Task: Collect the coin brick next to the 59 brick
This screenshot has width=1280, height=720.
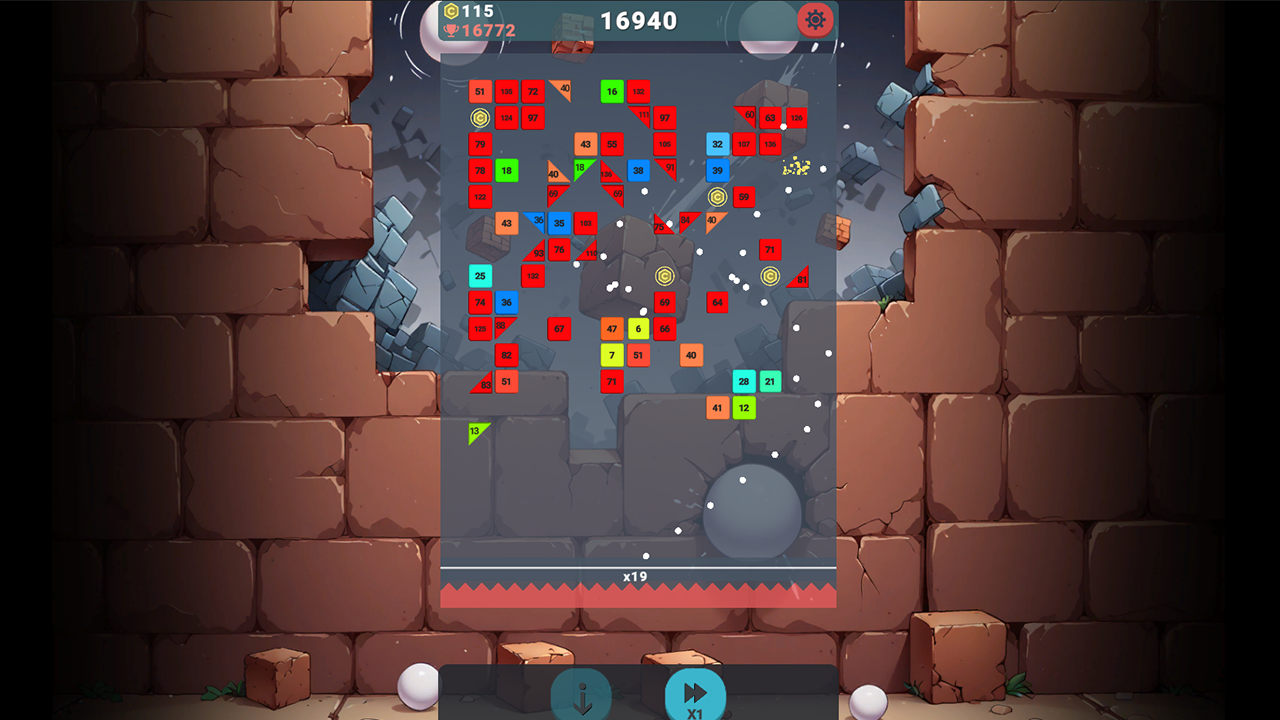Action: click(x=718, y=197)
